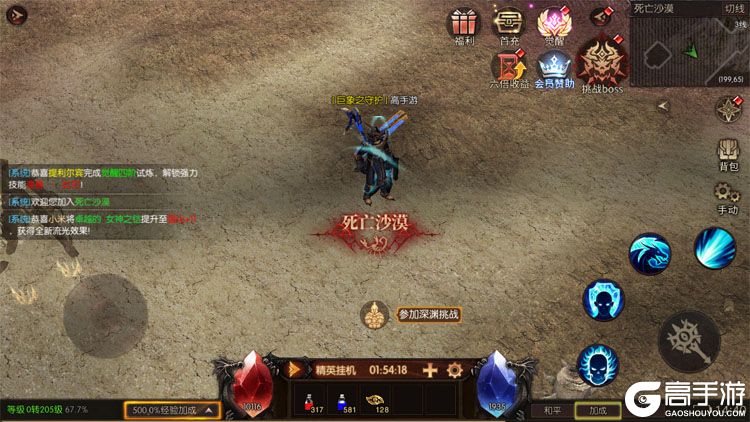Tap the mace basic attack button
The height and width of the screenshot is (422, 750).
688,340
